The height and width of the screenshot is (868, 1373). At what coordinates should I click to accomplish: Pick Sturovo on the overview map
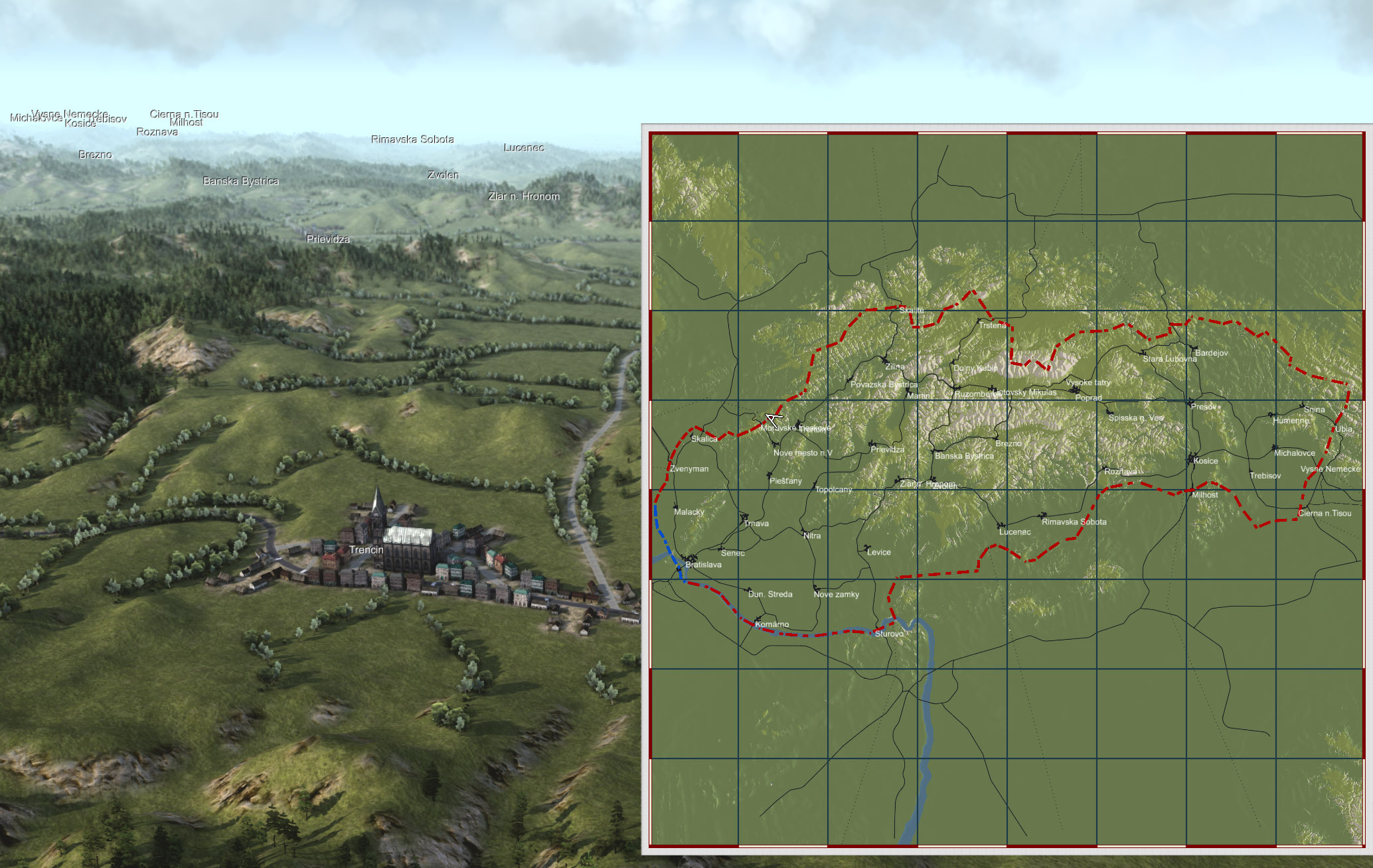889,634
